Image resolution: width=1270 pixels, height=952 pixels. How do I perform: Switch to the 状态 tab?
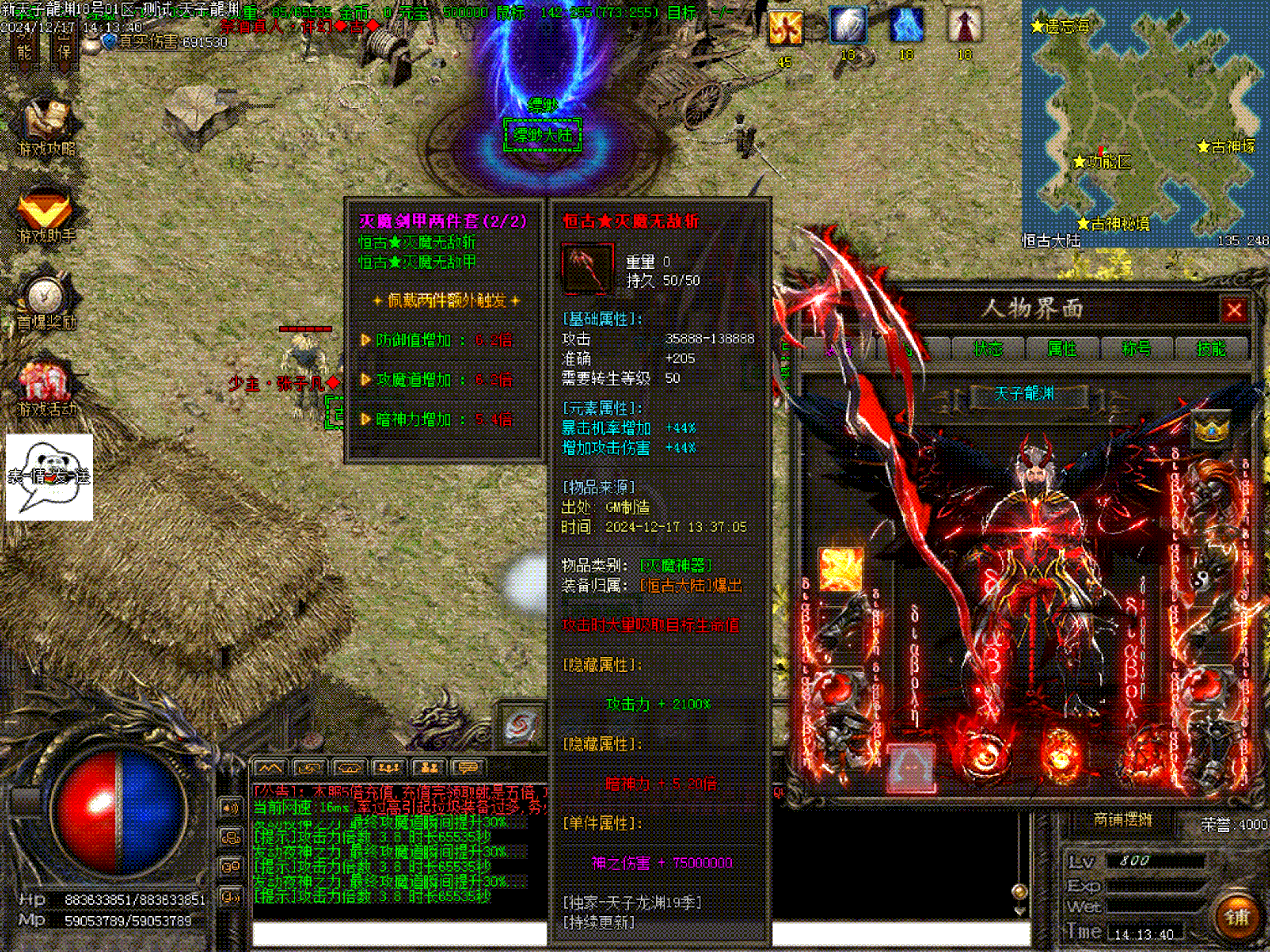[987, 349]
